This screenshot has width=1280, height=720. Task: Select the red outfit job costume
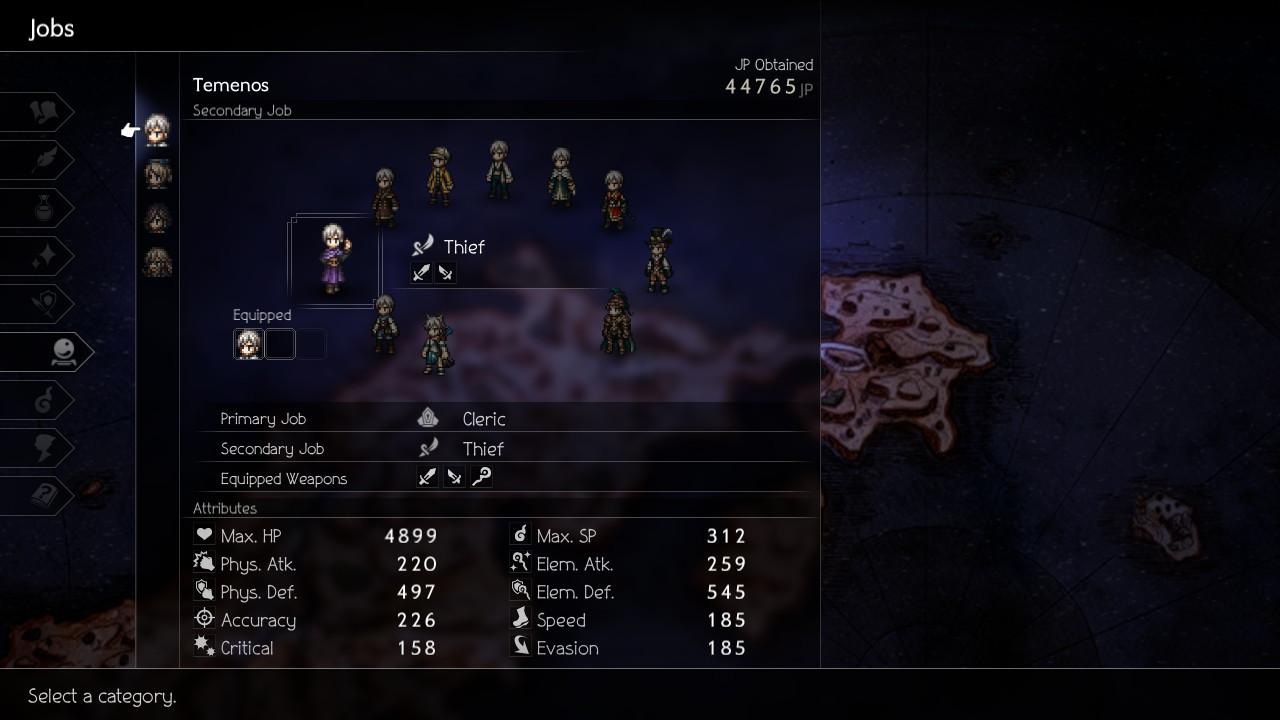click(x=614, y=199)
